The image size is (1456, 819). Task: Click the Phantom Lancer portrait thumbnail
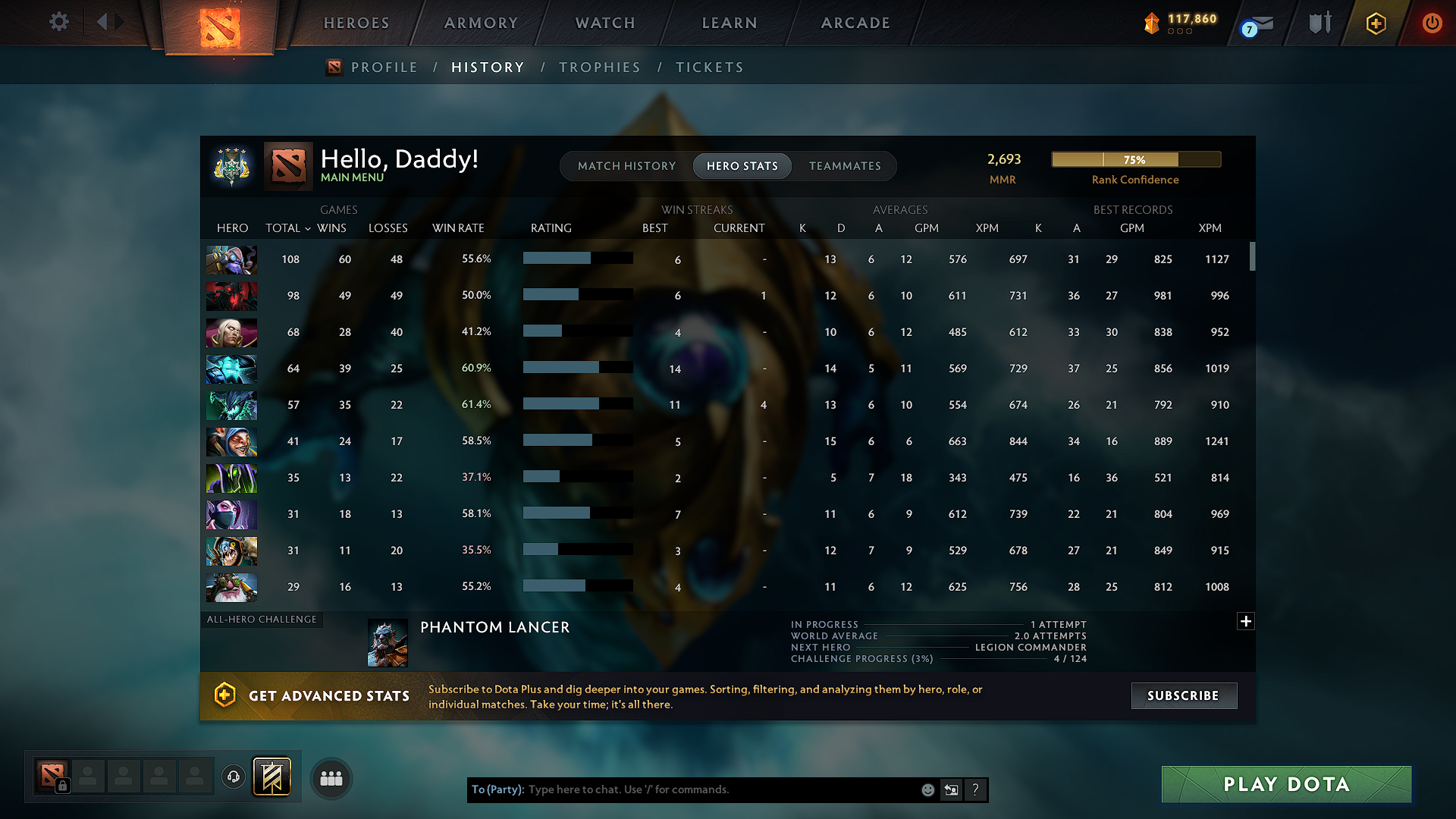pyautogui.click(x=387, y=642)
